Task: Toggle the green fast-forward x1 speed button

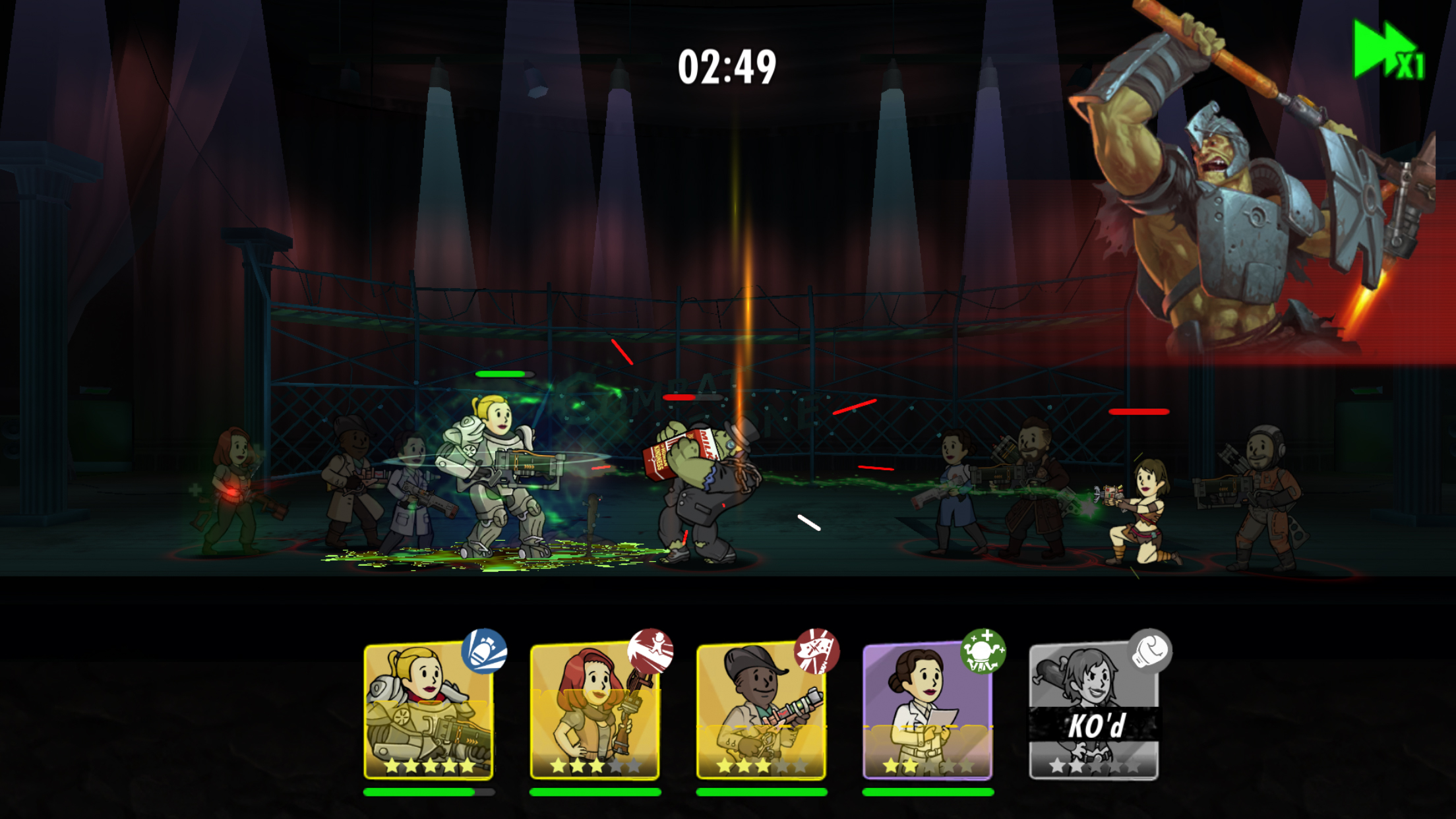Action: [x=1389, y=51]
